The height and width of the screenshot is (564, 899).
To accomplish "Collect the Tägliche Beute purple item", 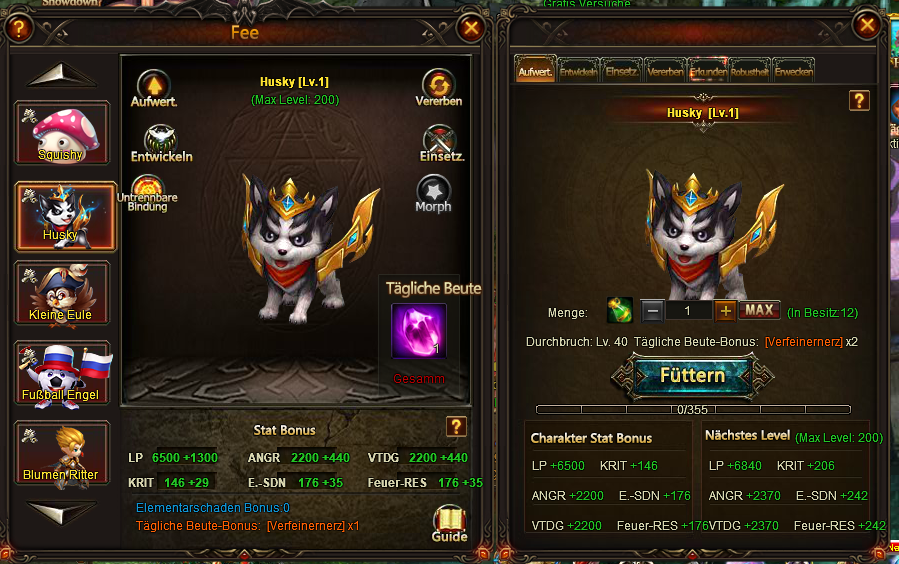I will [x=419, y=331].
